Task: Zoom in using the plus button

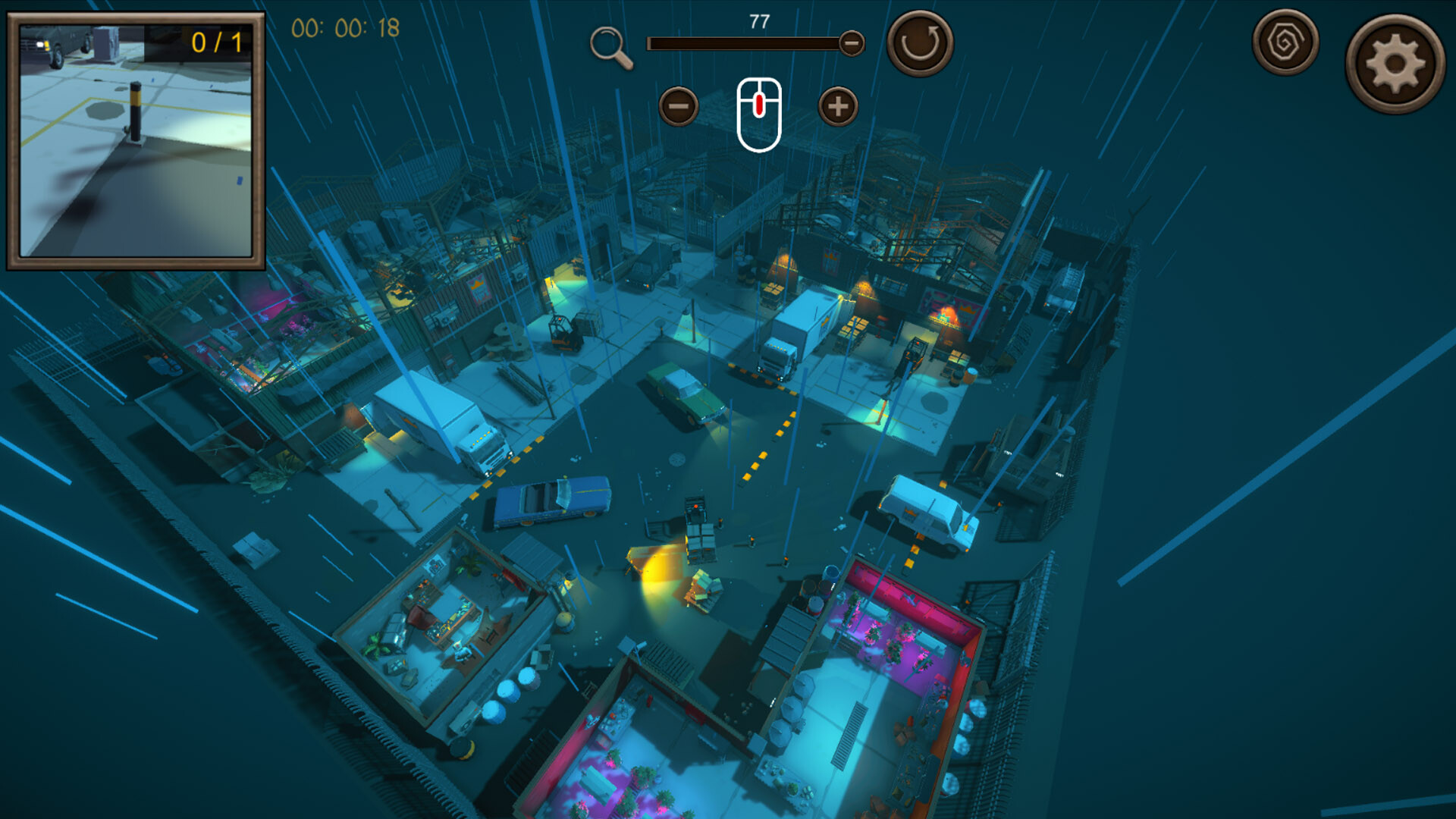Action: (837, 106)
